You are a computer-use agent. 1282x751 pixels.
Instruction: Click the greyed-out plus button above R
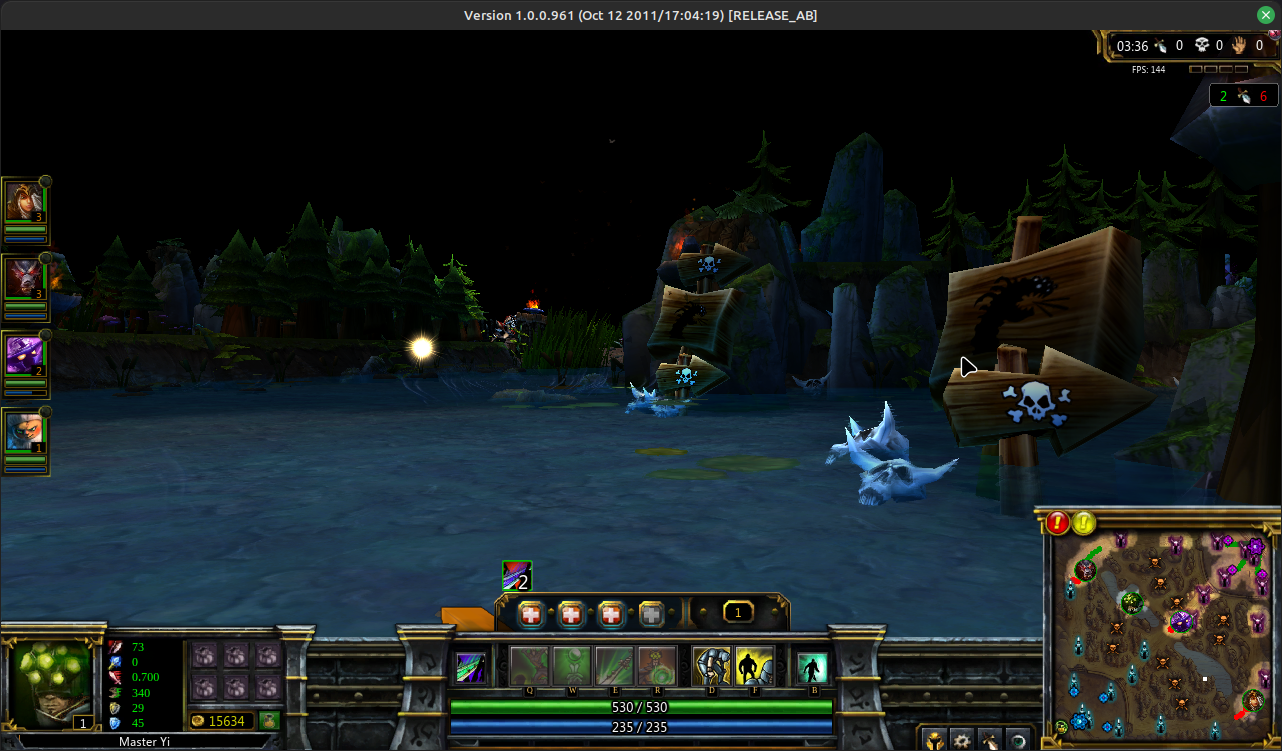coord(652,614)
